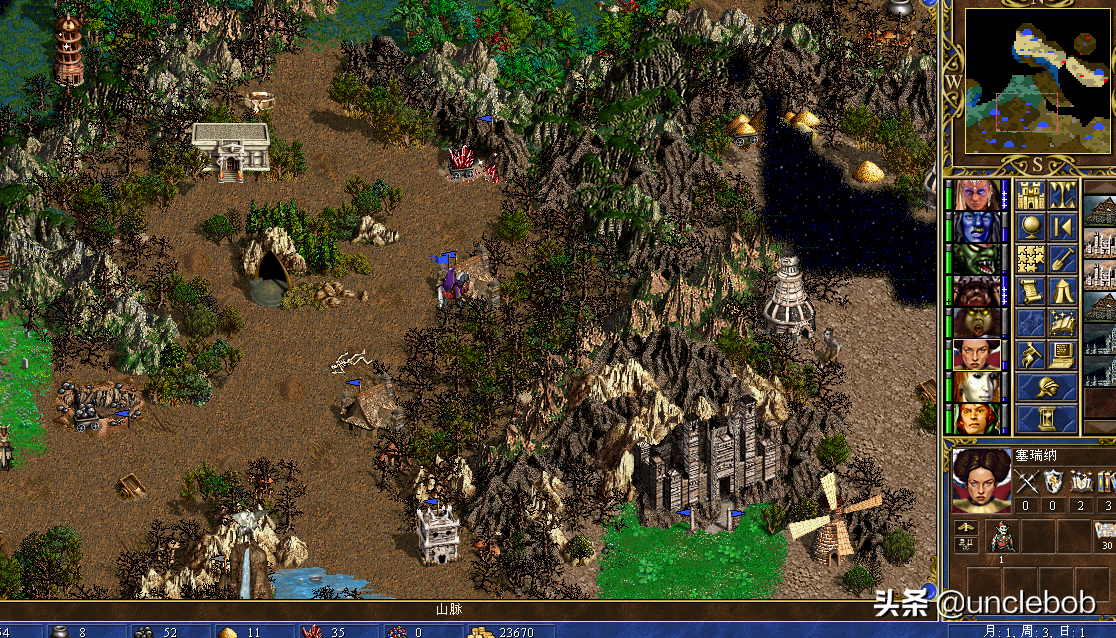The width and height of the screenshot is (1116, 638).
Task: Open the scroll quest log button
Action: click(1030, 291)
